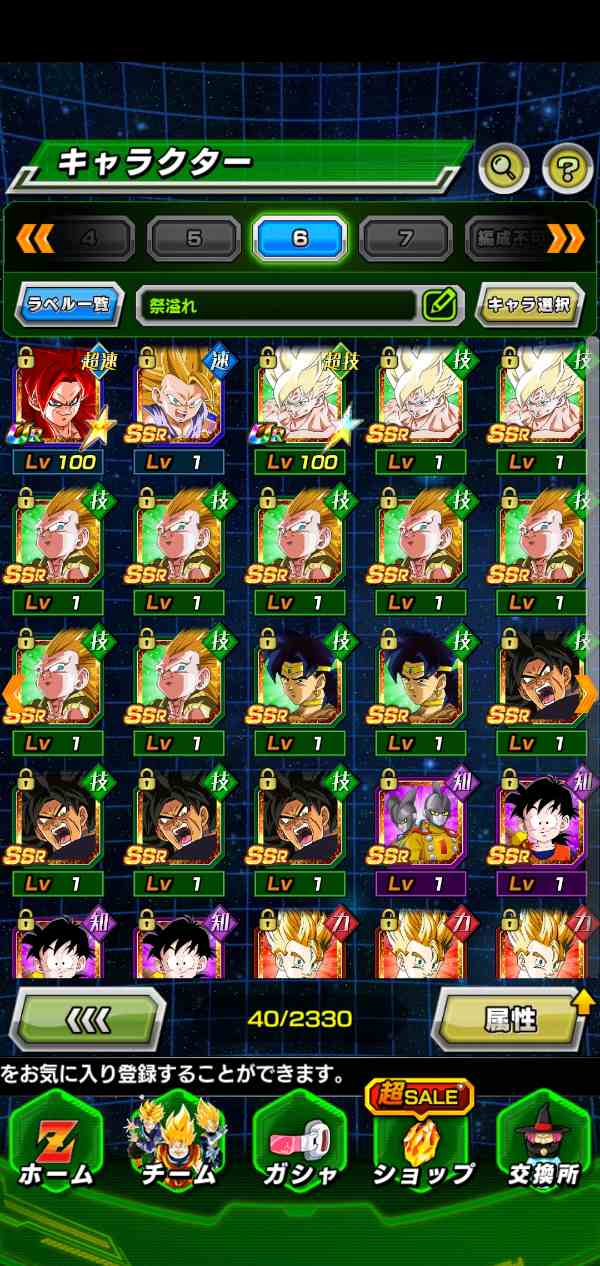Switch to team slot tab 5
Viewport: 600px width, 1266px height.
point(194,239)
